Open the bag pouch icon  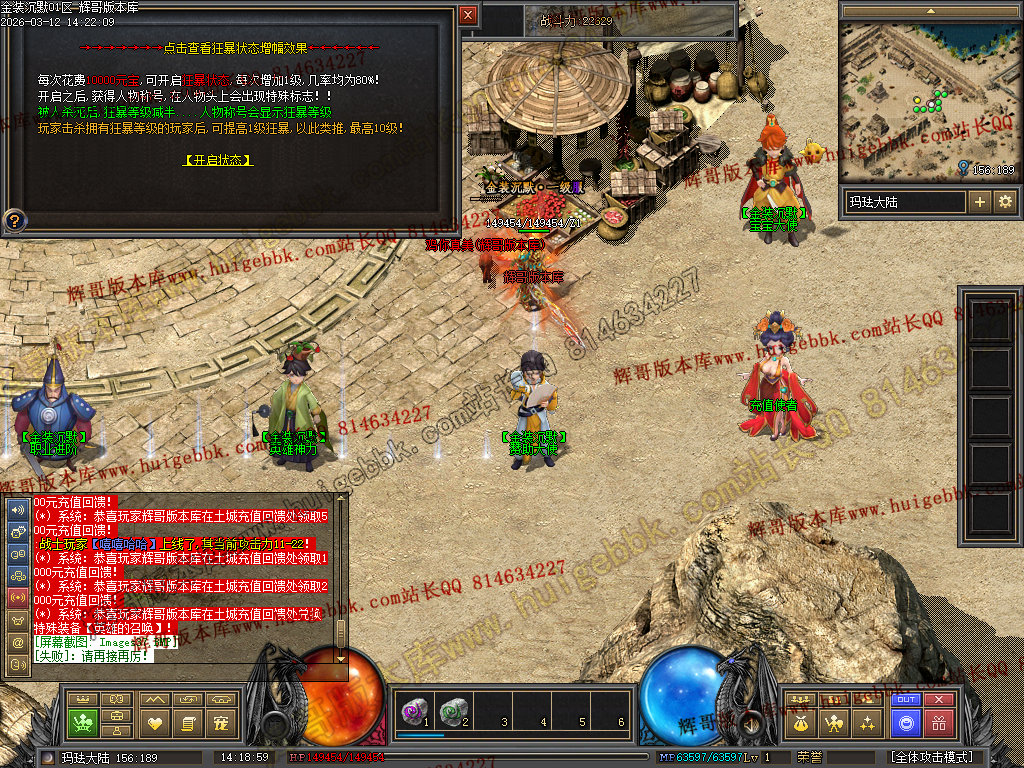click(x=800, y=722)
